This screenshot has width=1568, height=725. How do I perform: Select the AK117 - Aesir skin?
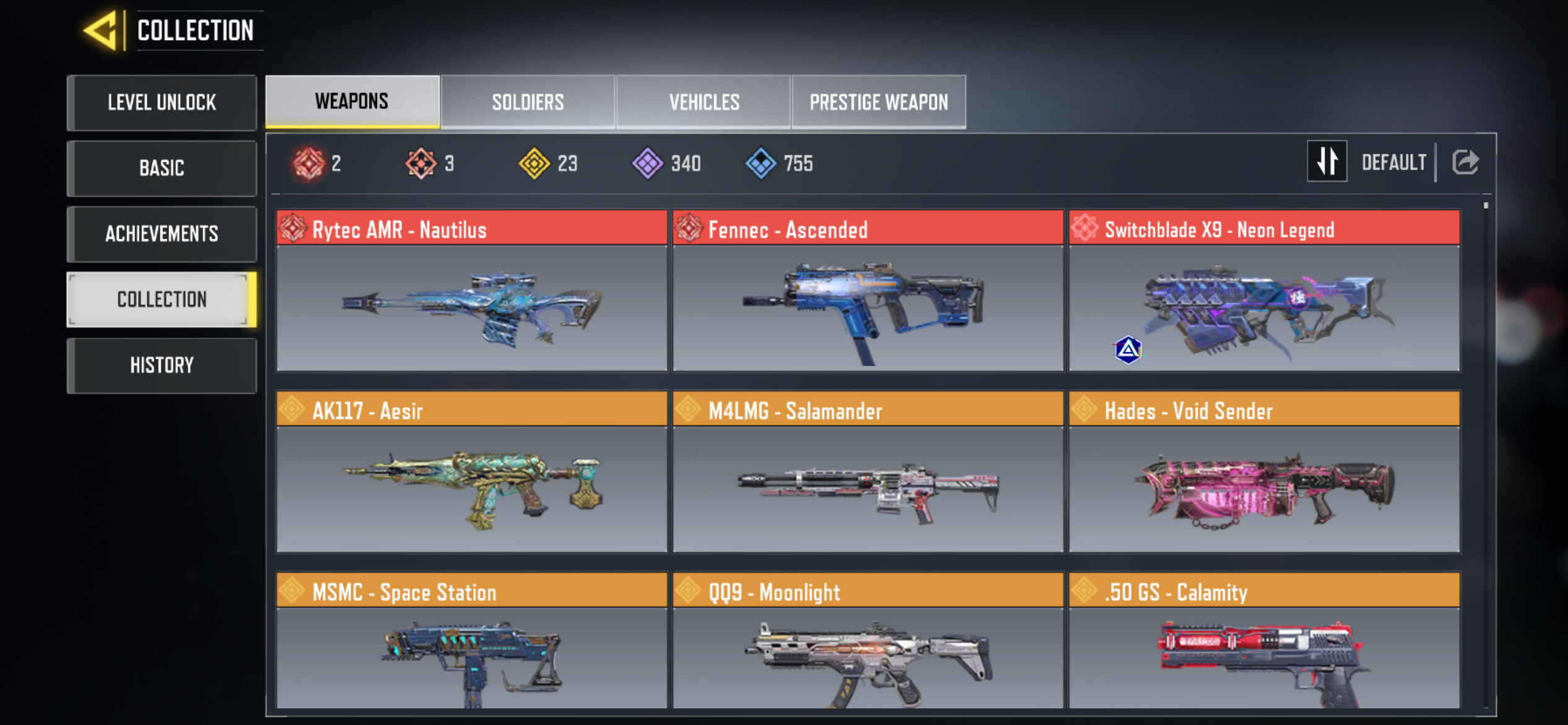tap(472, 472)
